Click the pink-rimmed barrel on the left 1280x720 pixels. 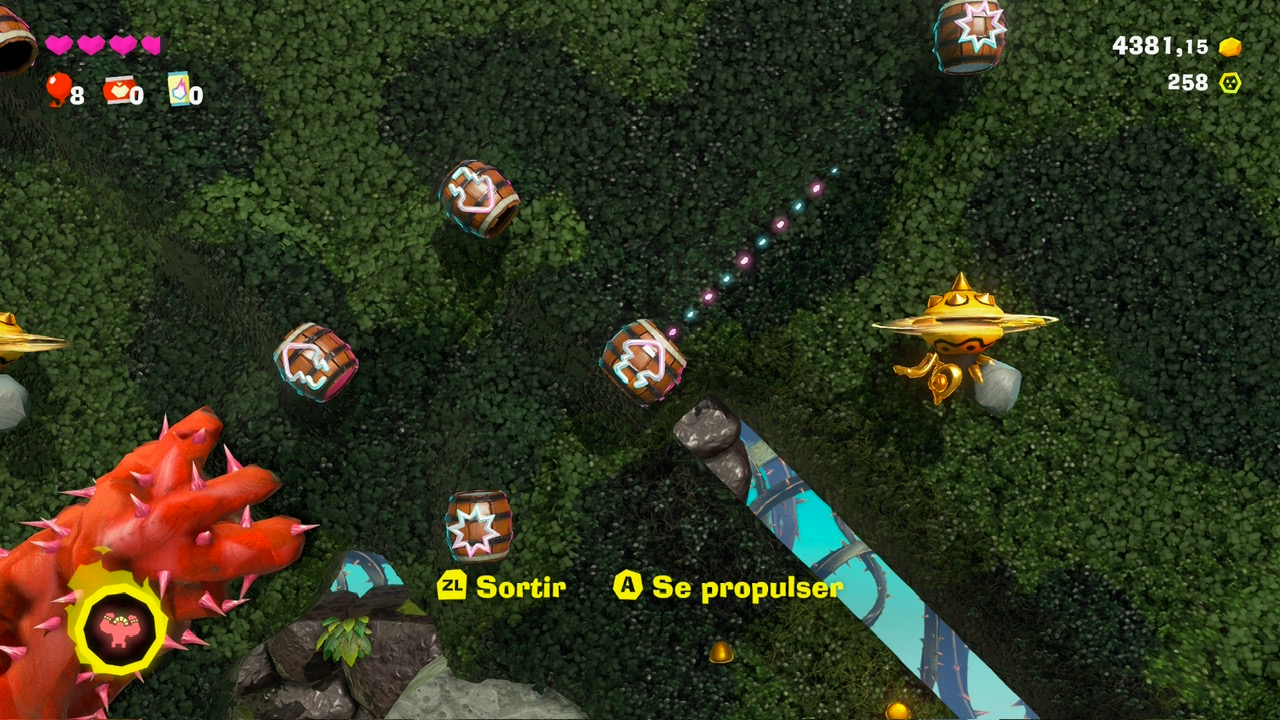(x=318, y=365)
